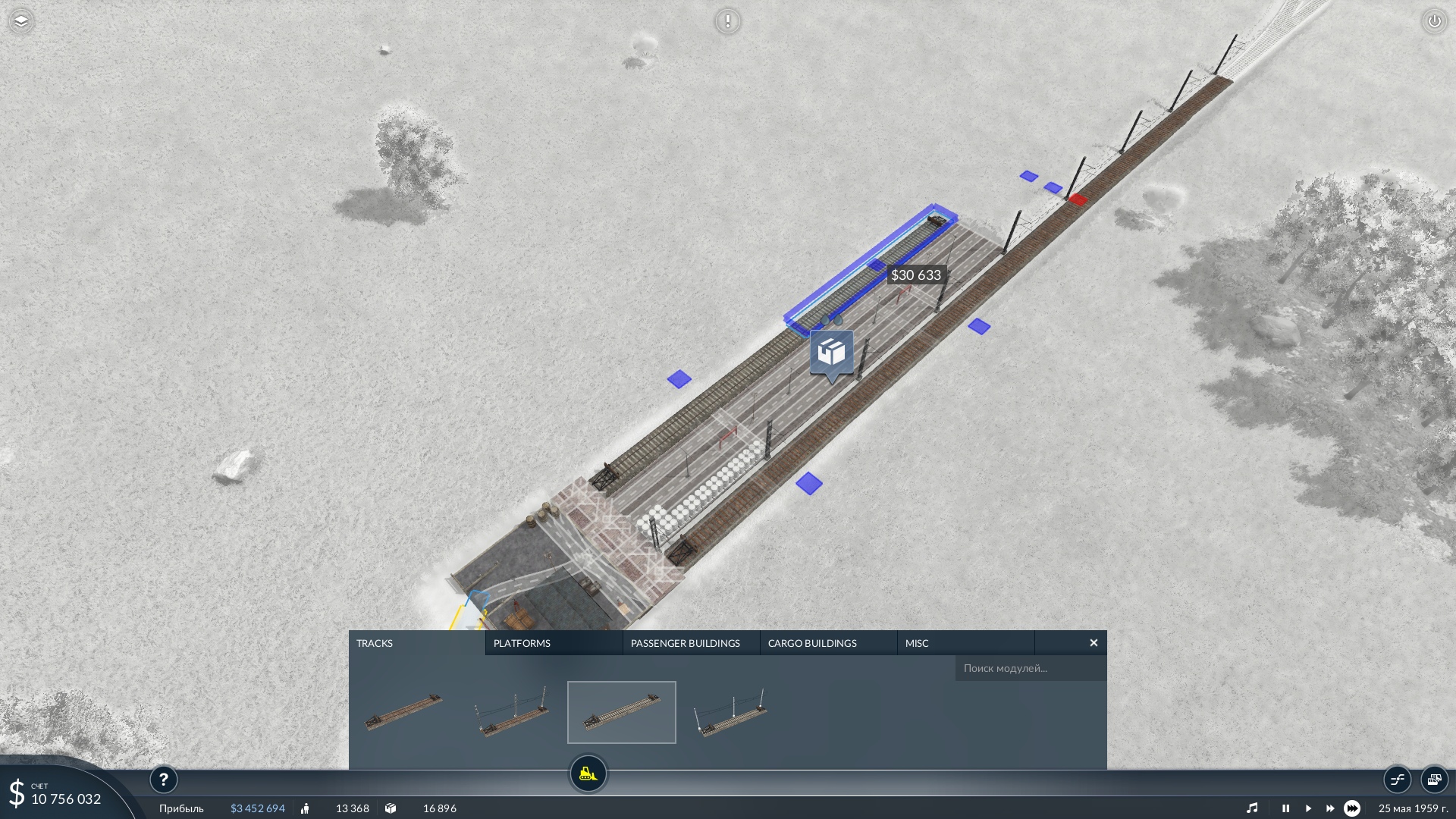Open the help question mark button

point(163,780)
